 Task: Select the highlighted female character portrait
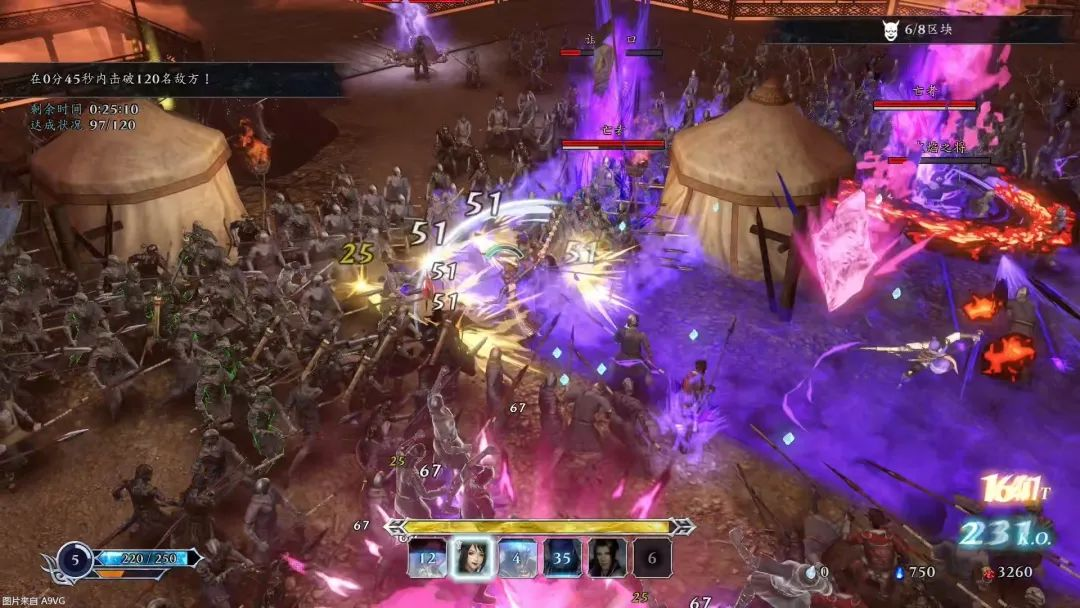tap(472, 558)
